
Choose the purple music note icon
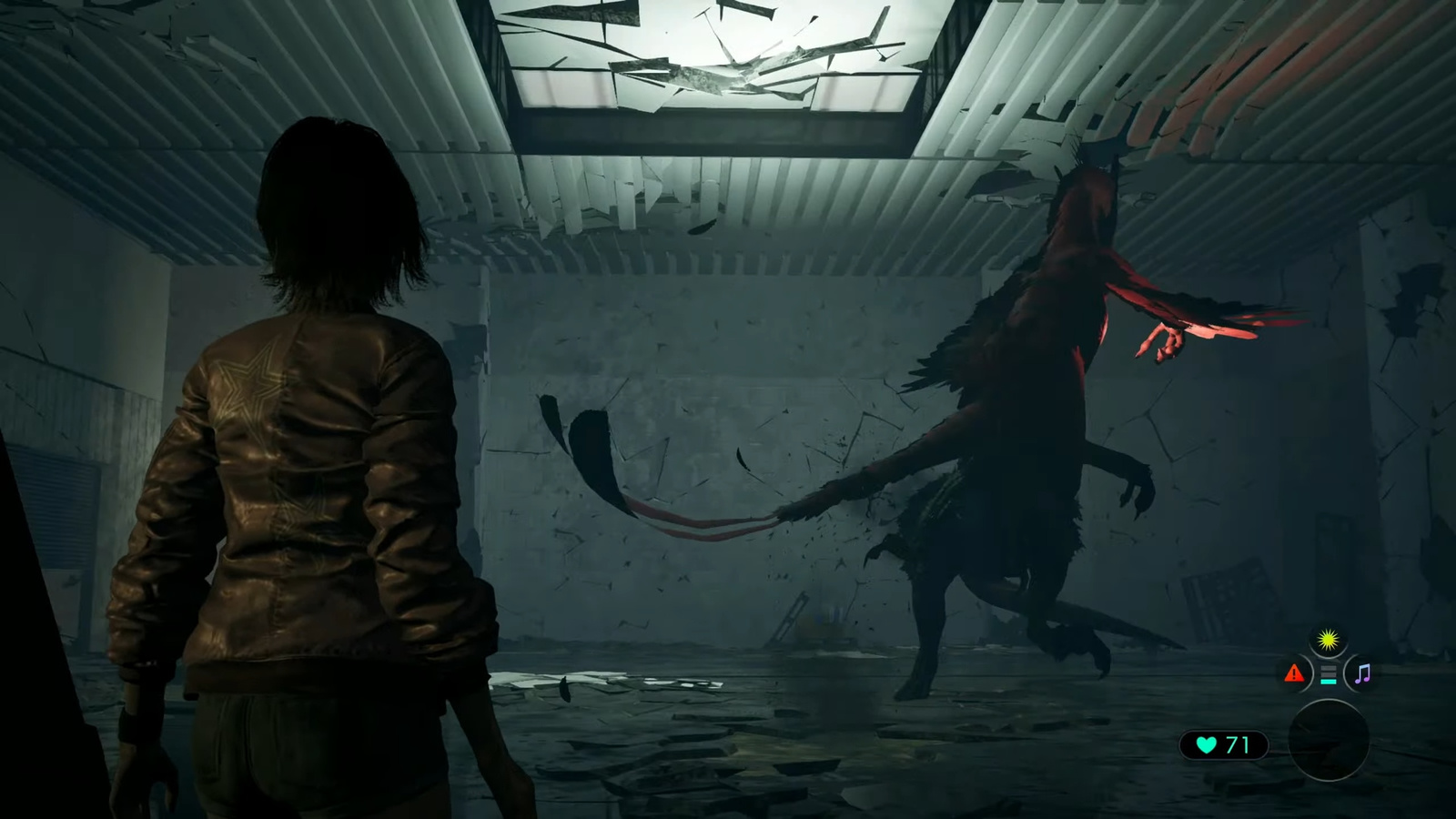[x=1362, y=674]
